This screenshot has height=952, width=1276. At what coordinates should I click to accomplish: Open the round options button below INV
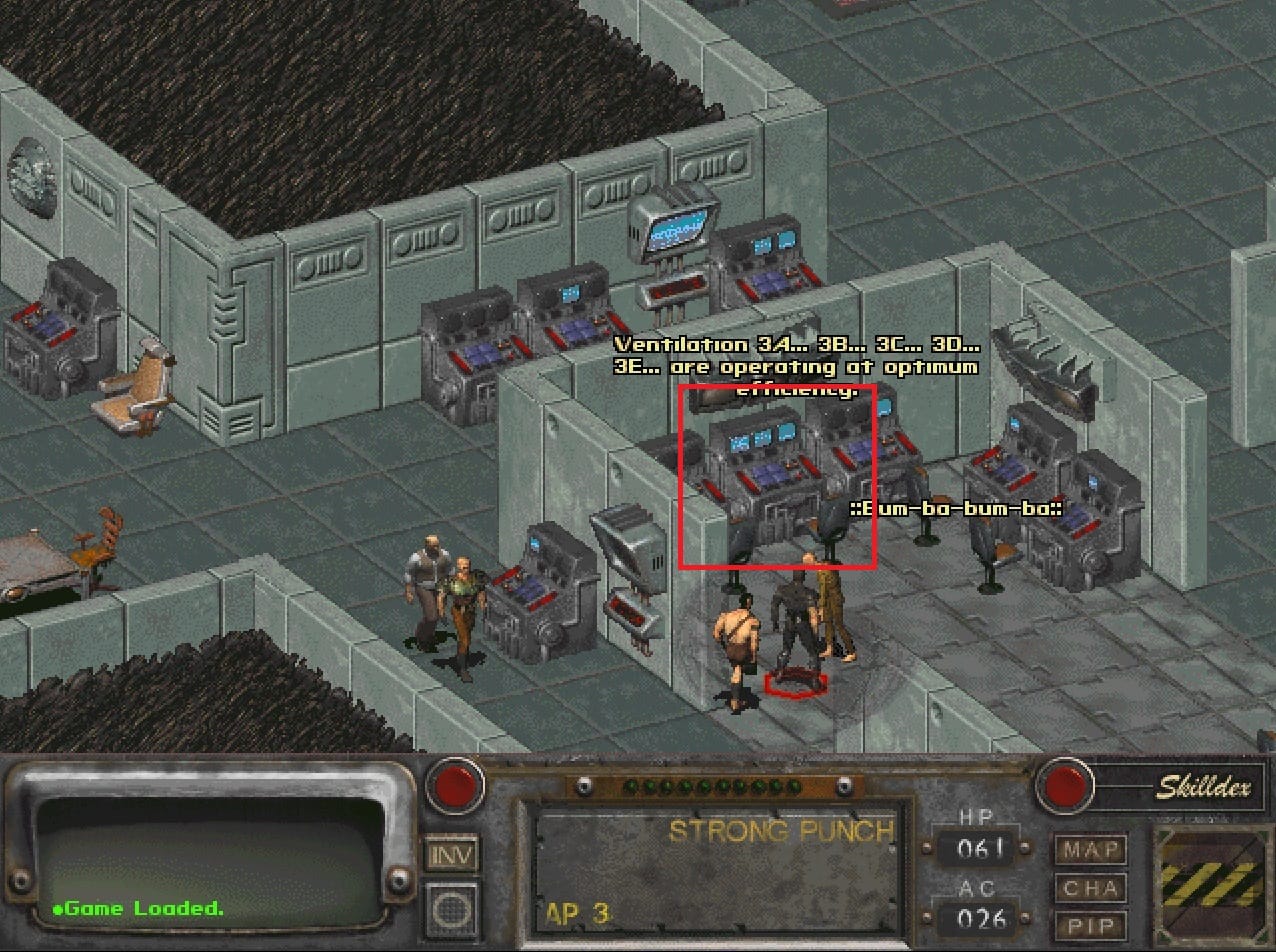(452, 906)
